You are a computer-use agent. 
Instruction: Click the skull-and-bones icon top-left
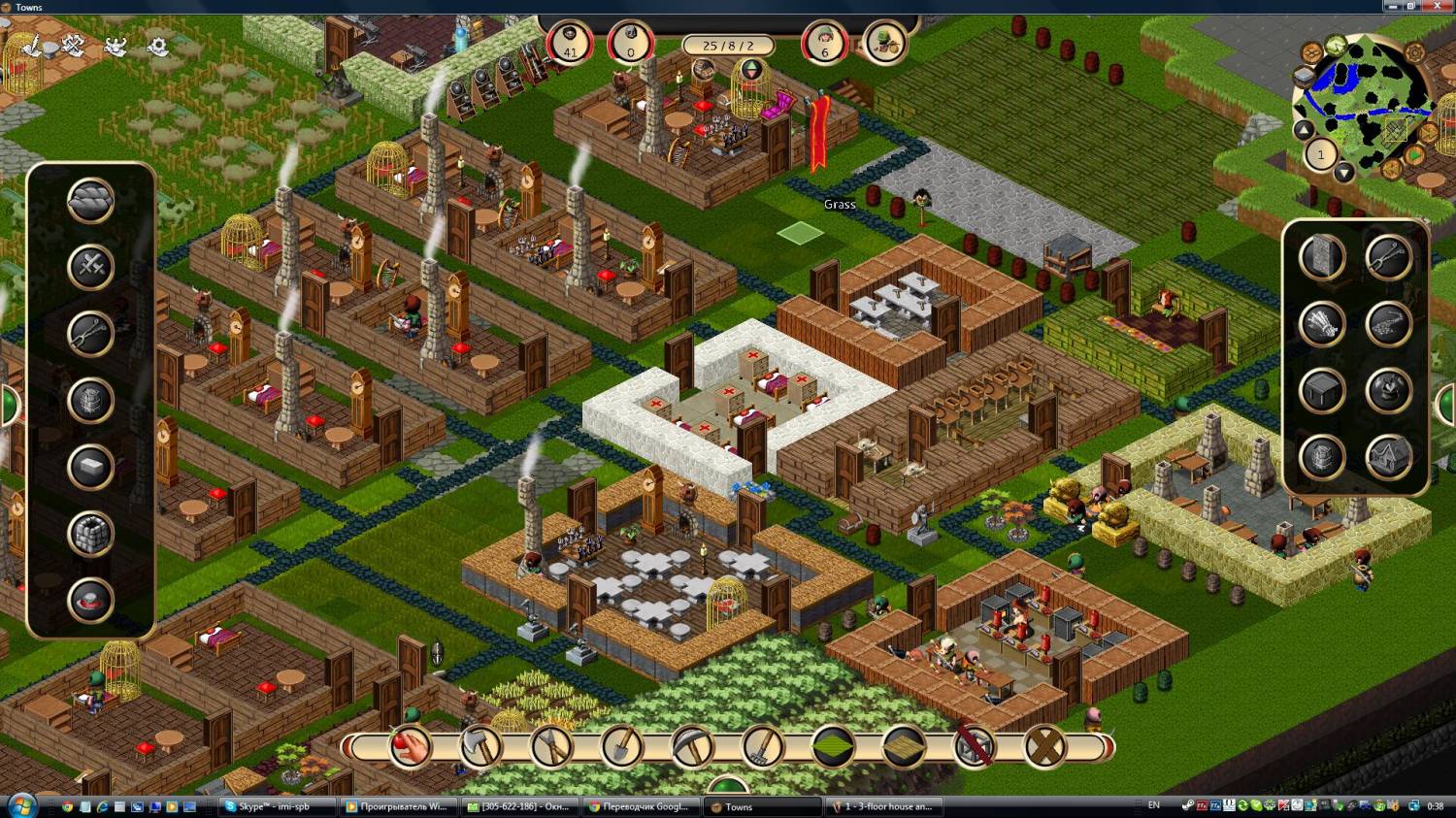coord(116,46)
